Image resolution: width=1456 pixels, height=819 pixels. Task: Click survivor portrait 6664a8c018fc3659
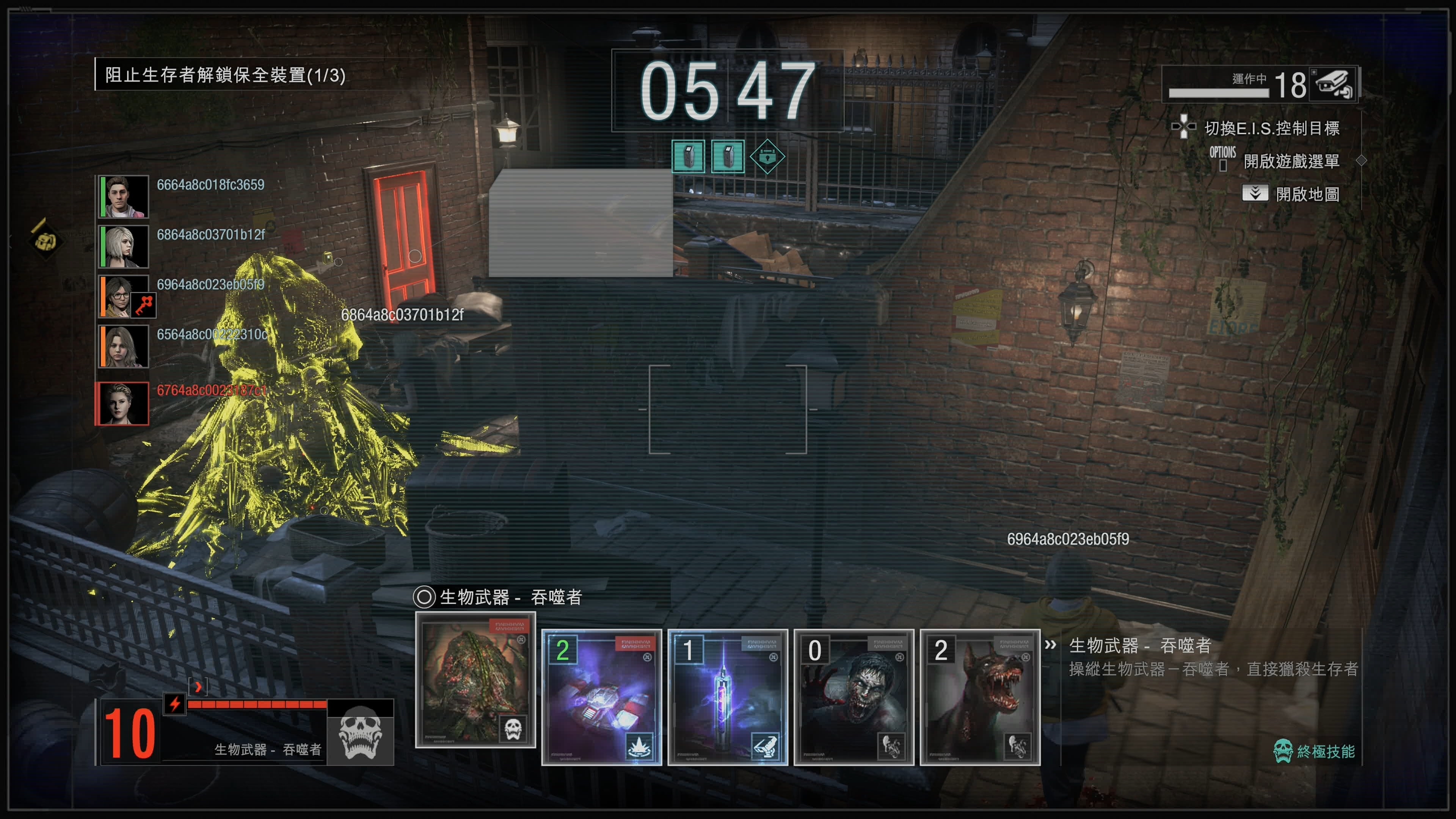click(124, 196)
